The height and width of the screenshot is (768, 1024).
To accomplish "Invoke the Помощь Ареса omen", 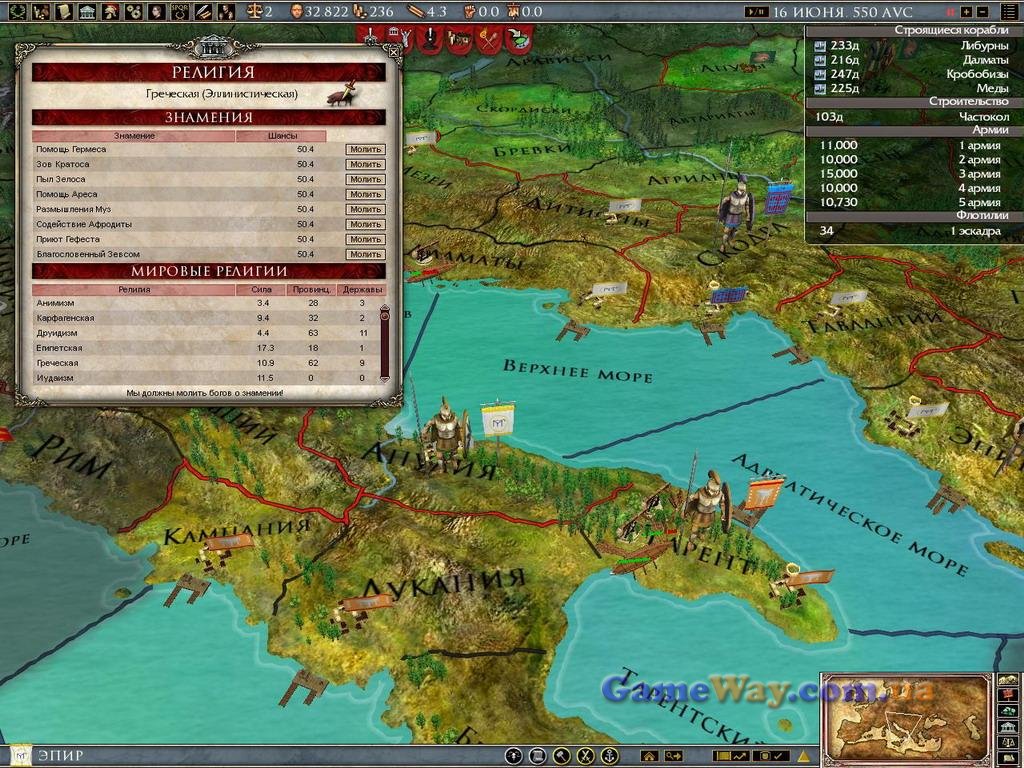I will [x=365, y=194].
